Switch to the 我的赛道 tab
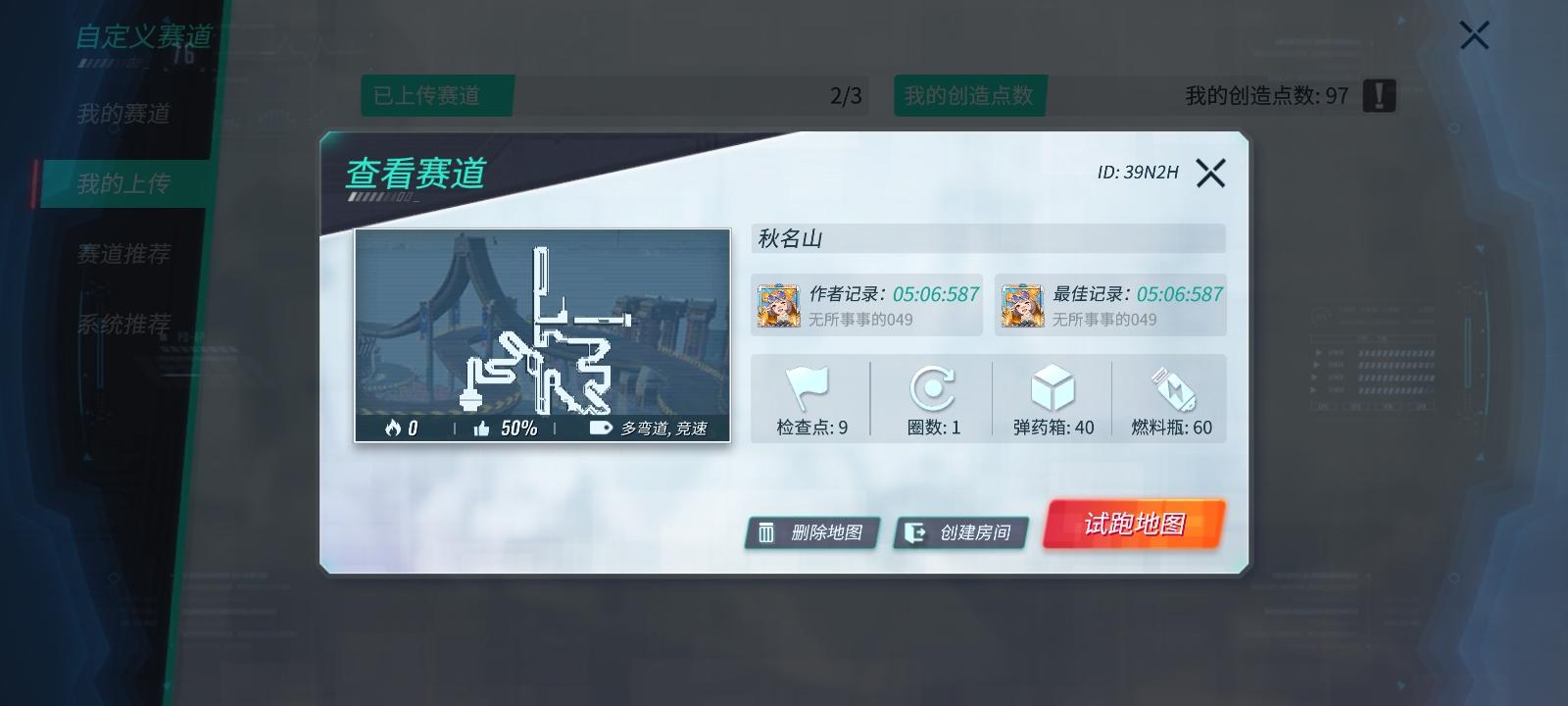The height and width of the screenshot is (706, 1568). 122,116
